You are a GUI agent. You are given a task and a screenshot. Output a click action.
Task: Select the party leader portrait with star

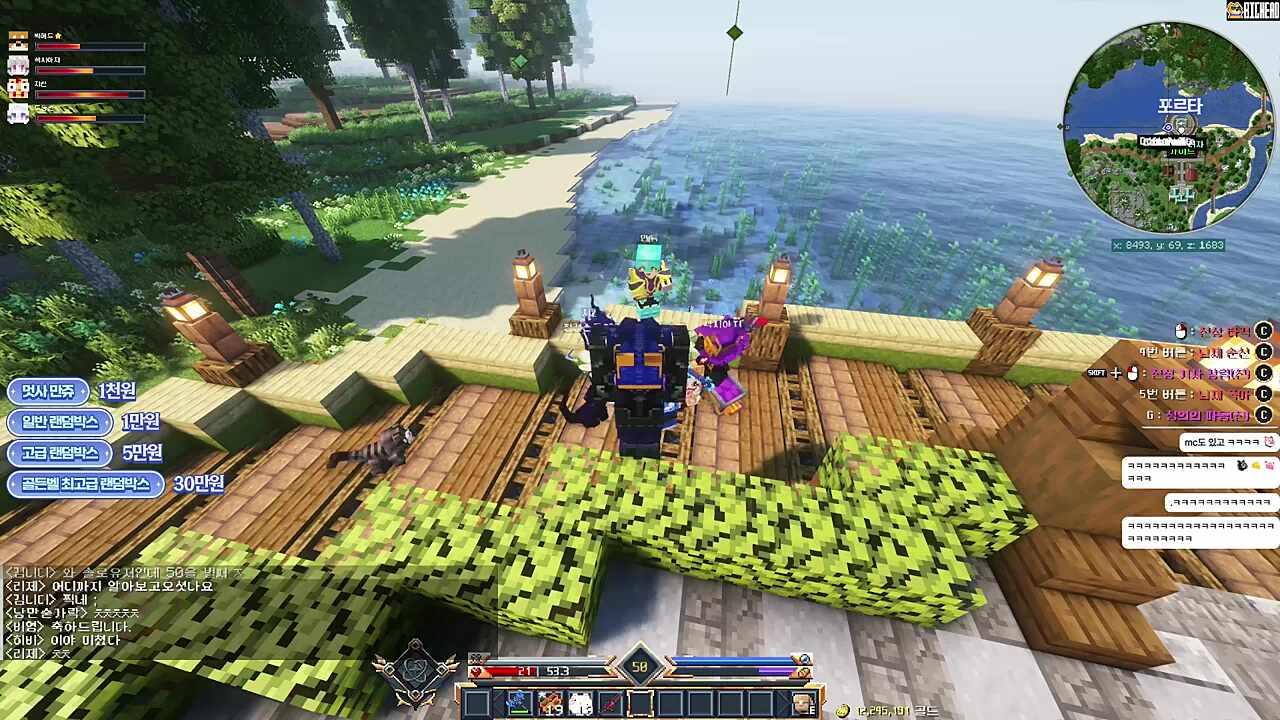pos(18,41)
